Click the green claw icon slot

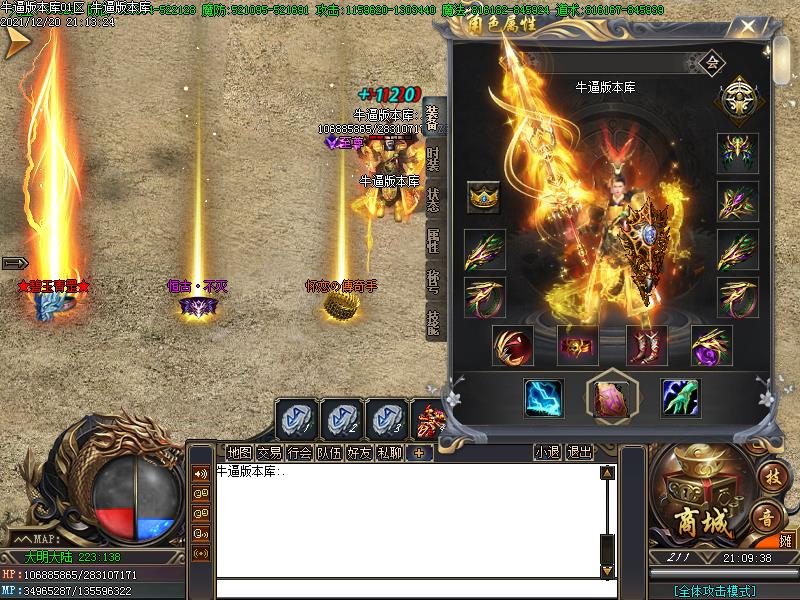click(680, 398)
